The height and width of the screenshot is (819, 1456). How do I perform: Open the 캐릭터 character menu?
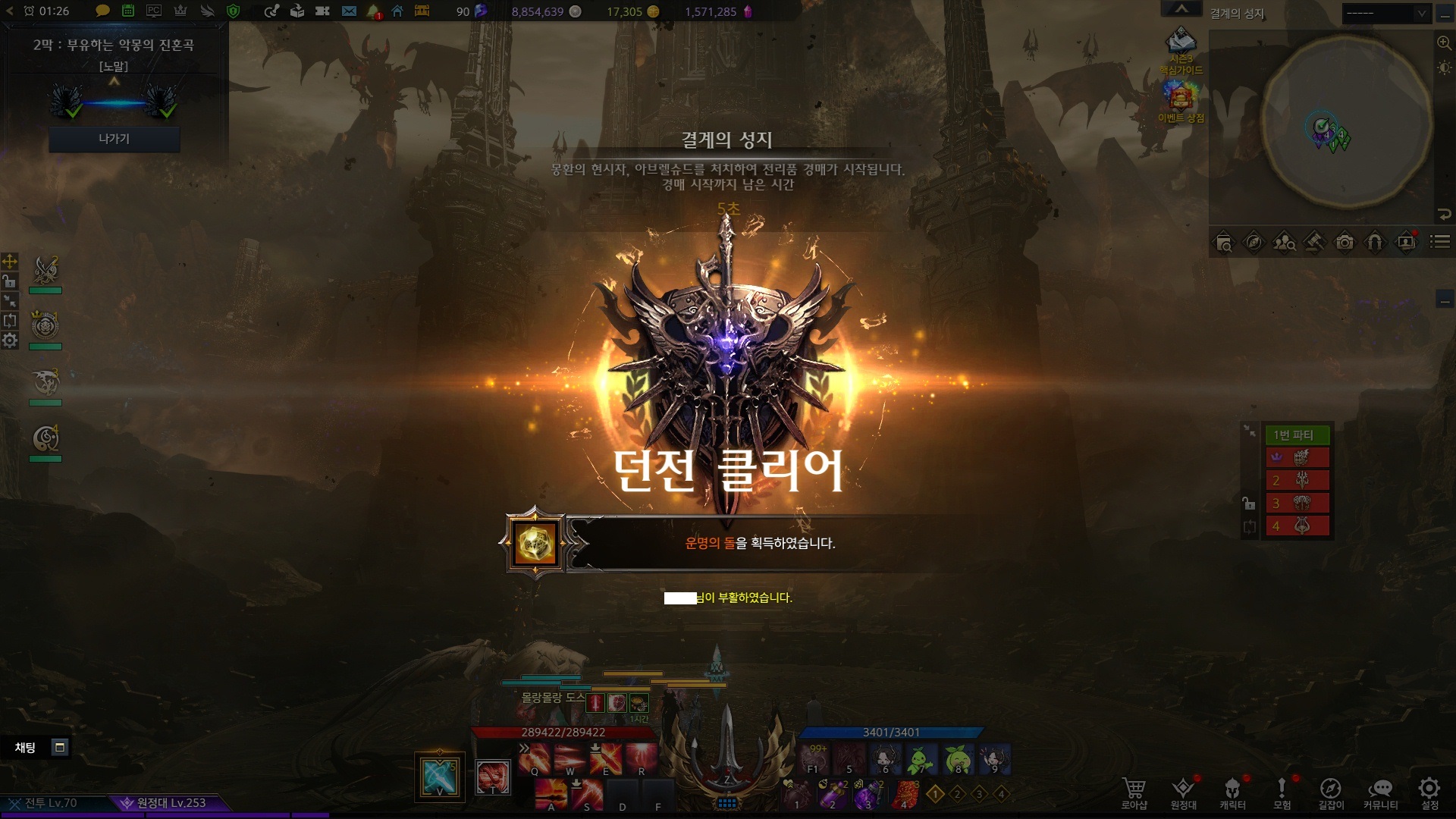tap(1232, 793)
